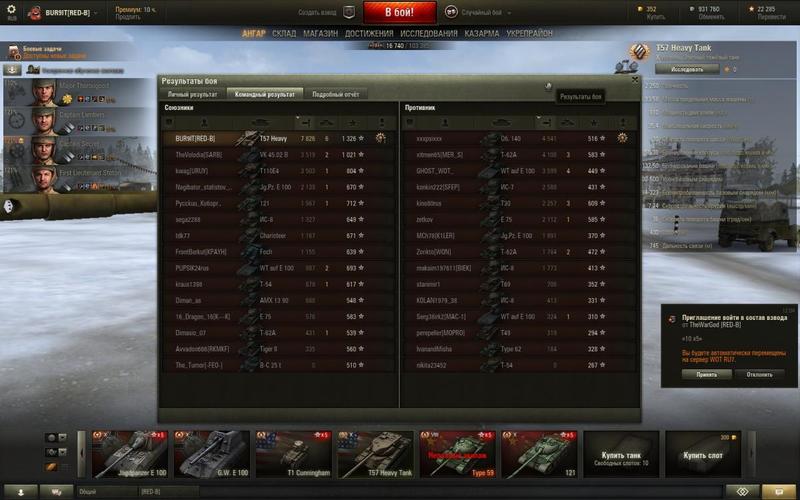The height and width of the screenshot is (500, 800).
Task: Select the Type 59 tank
Action: pos(456,455)
